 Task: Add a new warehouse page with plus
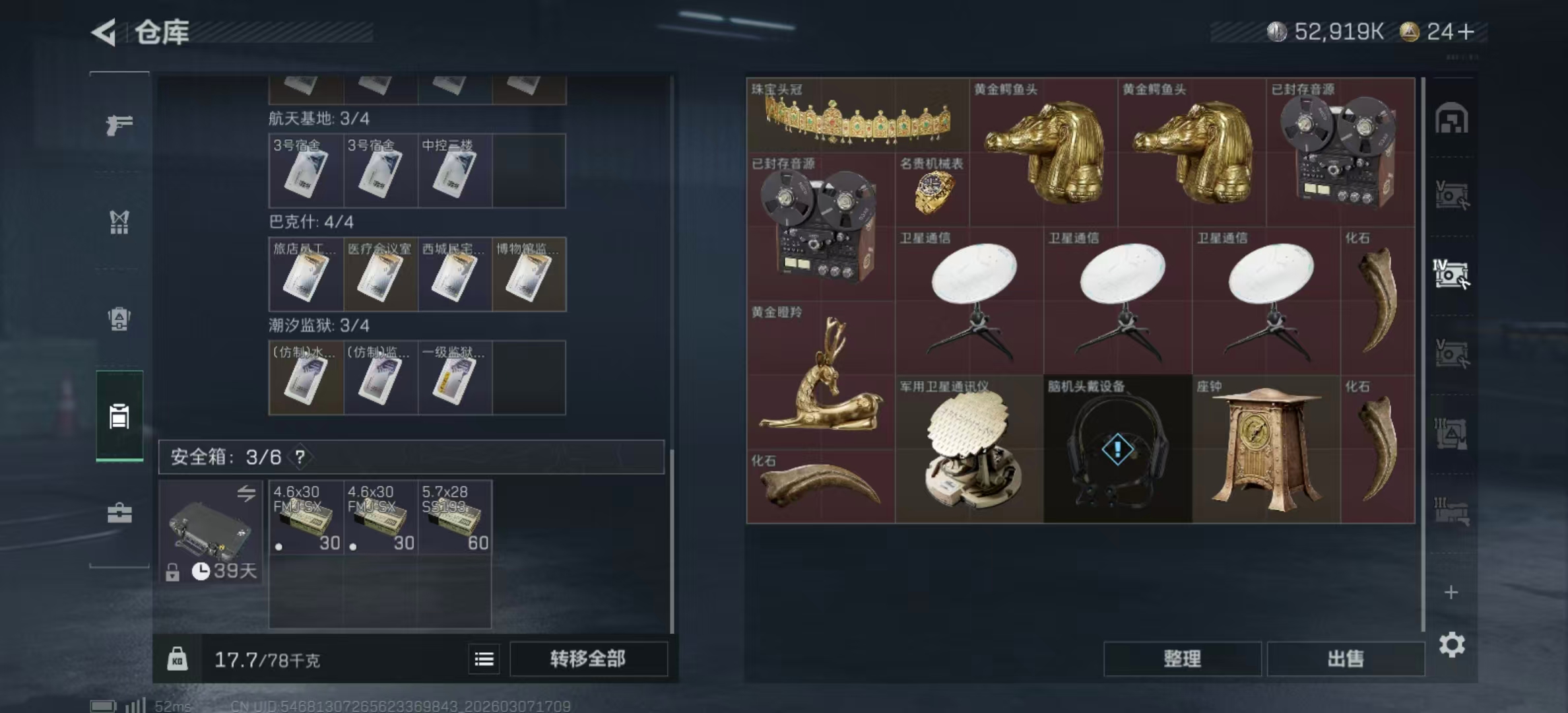pyautogui.click(x=1451, y=592)
